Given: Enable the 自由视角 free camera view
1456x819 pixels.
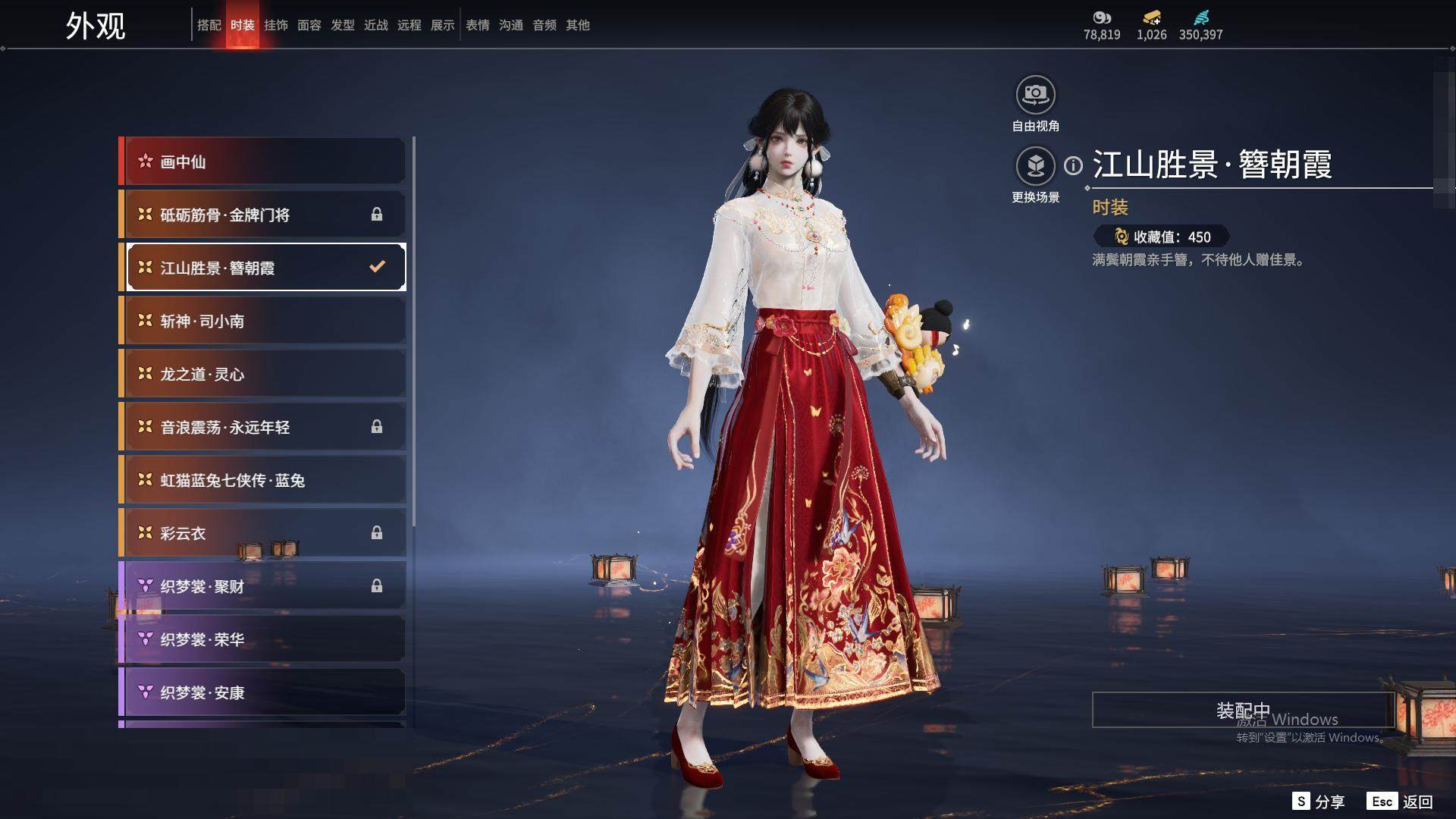Looking at the screenshot, I should pyautogui.click(x=1035, y=95).
